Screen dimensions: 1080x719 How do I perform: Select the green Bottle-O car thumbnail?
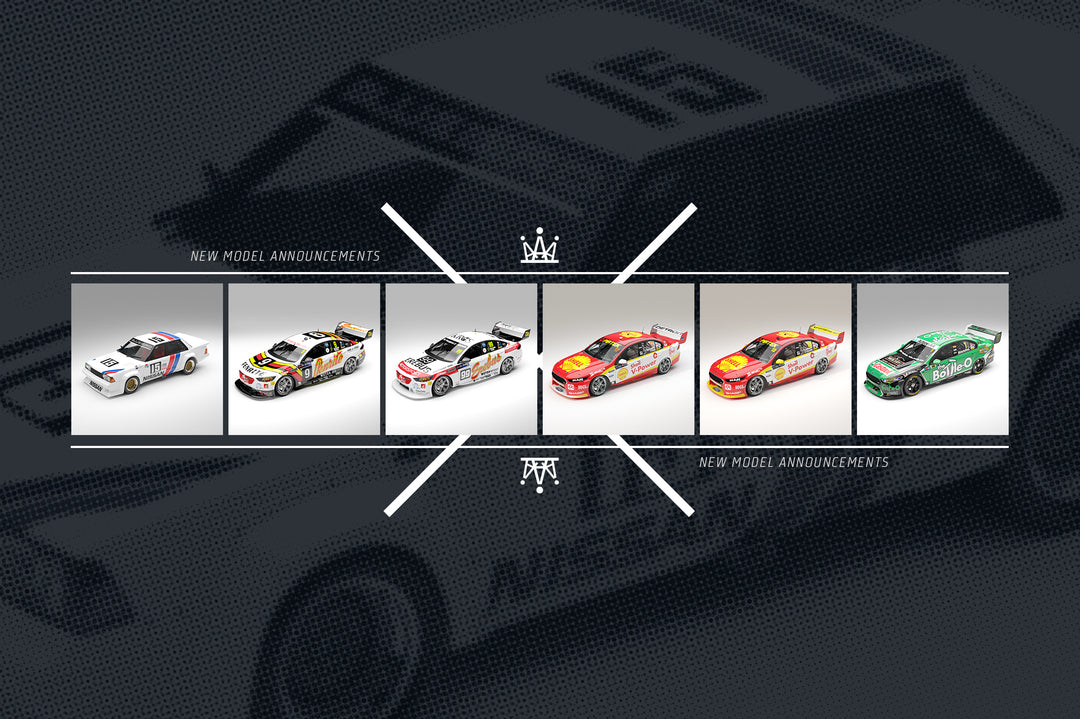tap(932, 359)
